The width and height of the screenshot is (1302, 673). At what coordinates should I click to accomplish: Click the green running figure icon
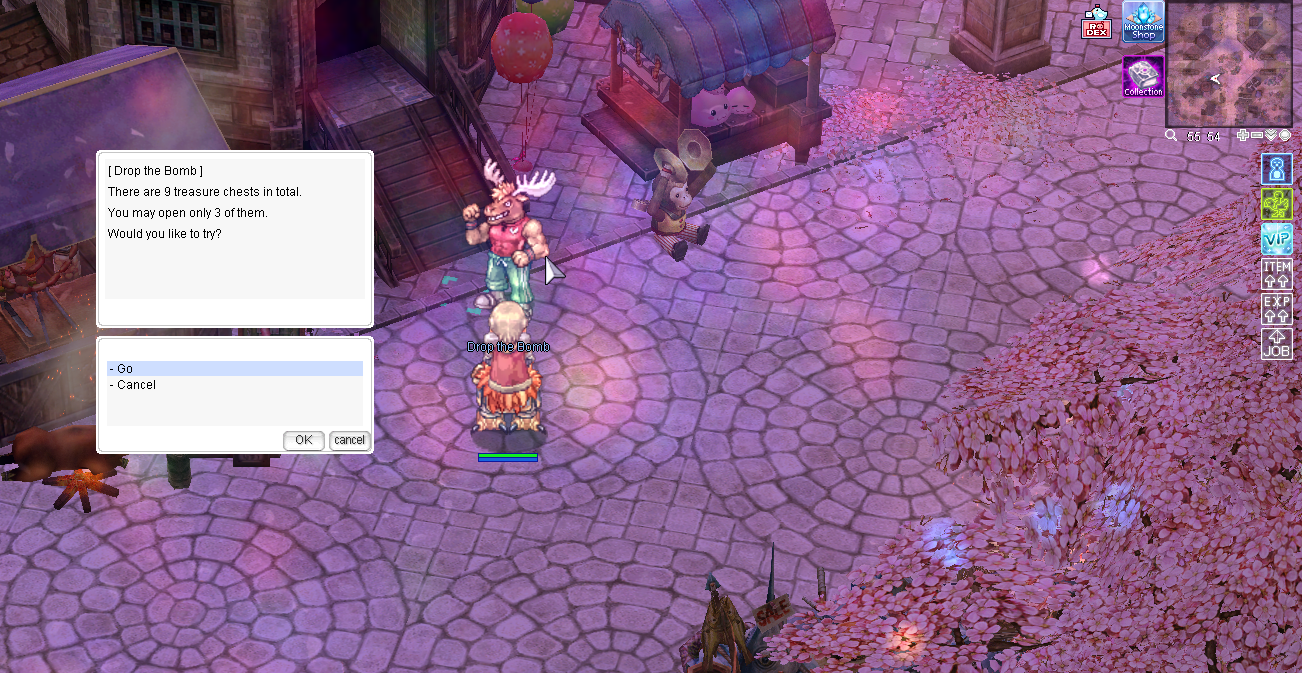pos(1277,204)
